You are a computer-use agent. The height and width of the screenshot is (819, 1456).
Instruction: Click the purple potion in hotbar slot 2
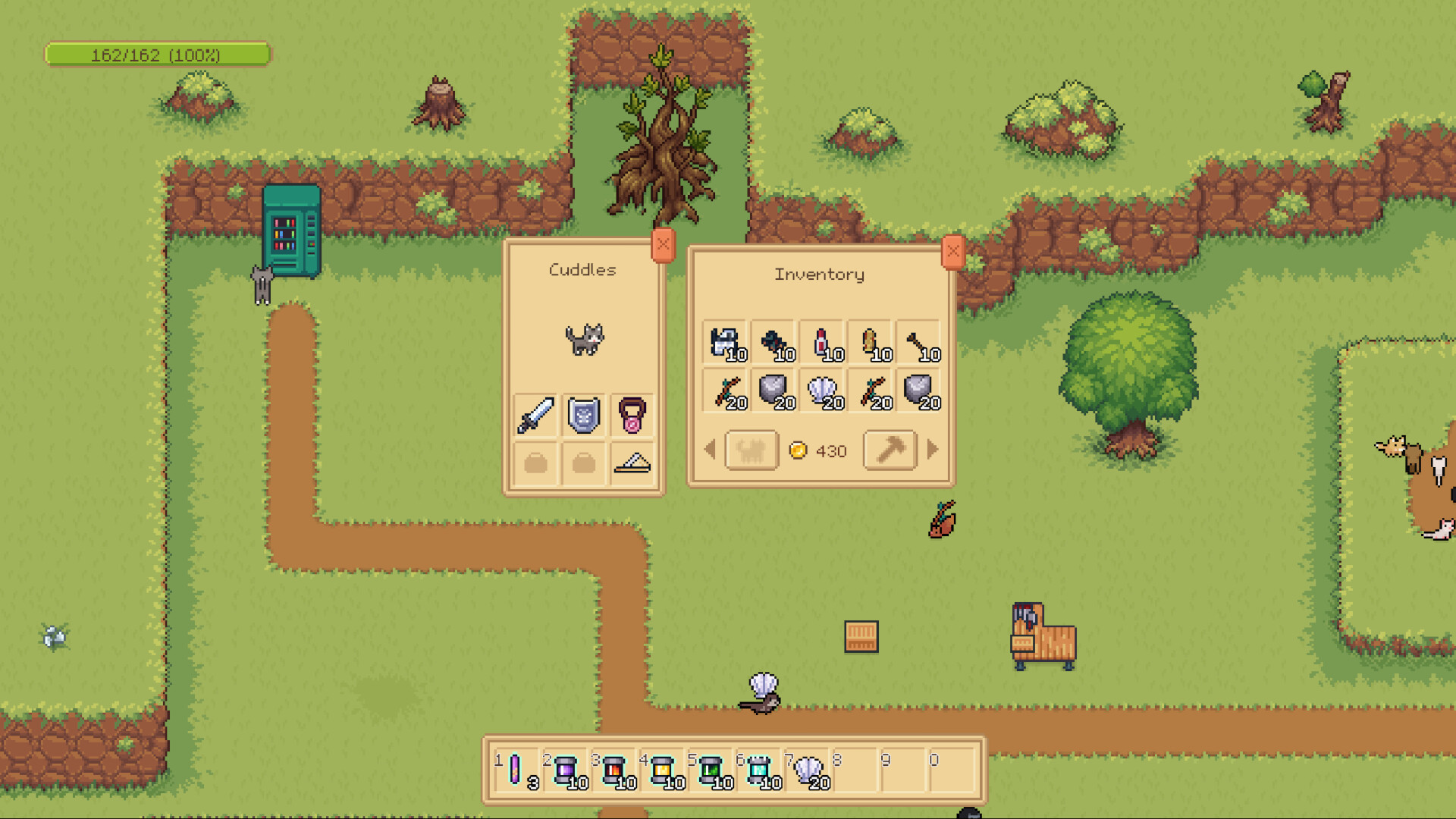point(565,770)
